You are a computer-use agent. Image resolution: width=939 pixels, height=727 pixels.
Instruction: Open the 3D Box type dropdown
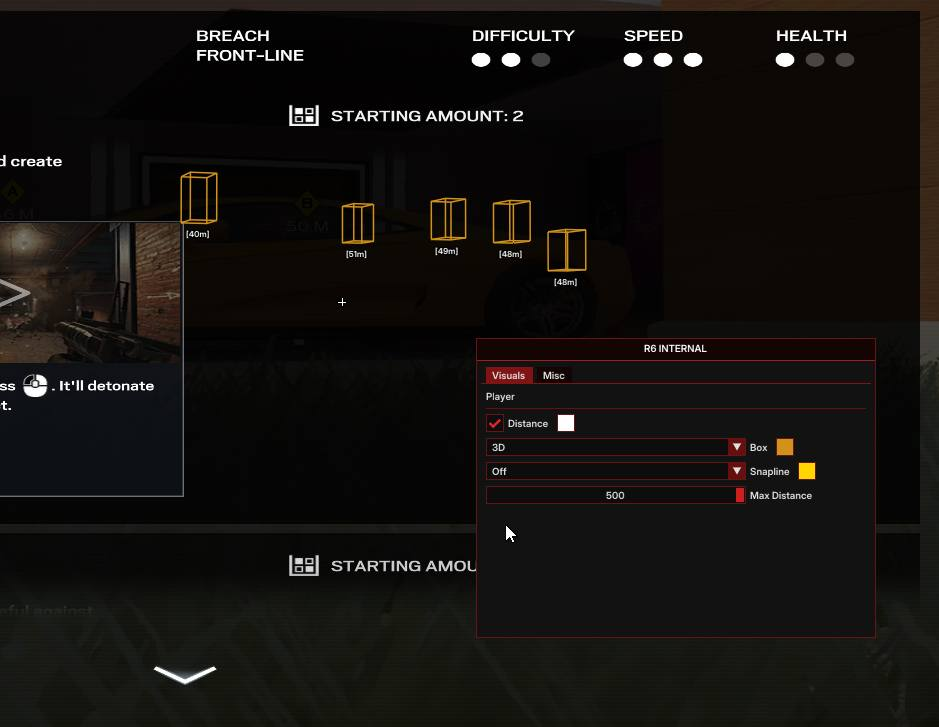click(615, 447)
